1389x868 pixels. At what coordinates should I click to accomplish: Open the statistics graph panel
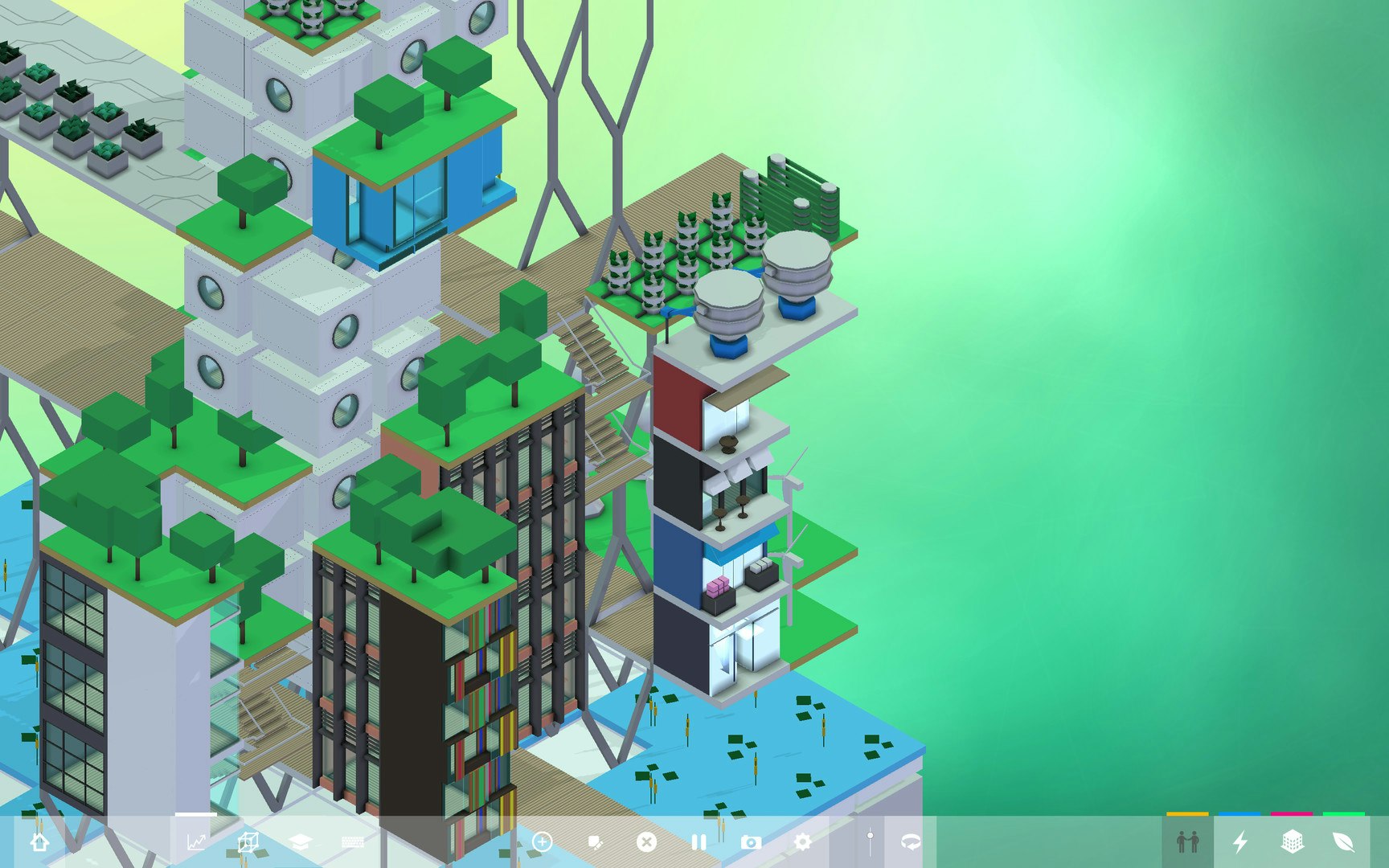tap(195, 841)
